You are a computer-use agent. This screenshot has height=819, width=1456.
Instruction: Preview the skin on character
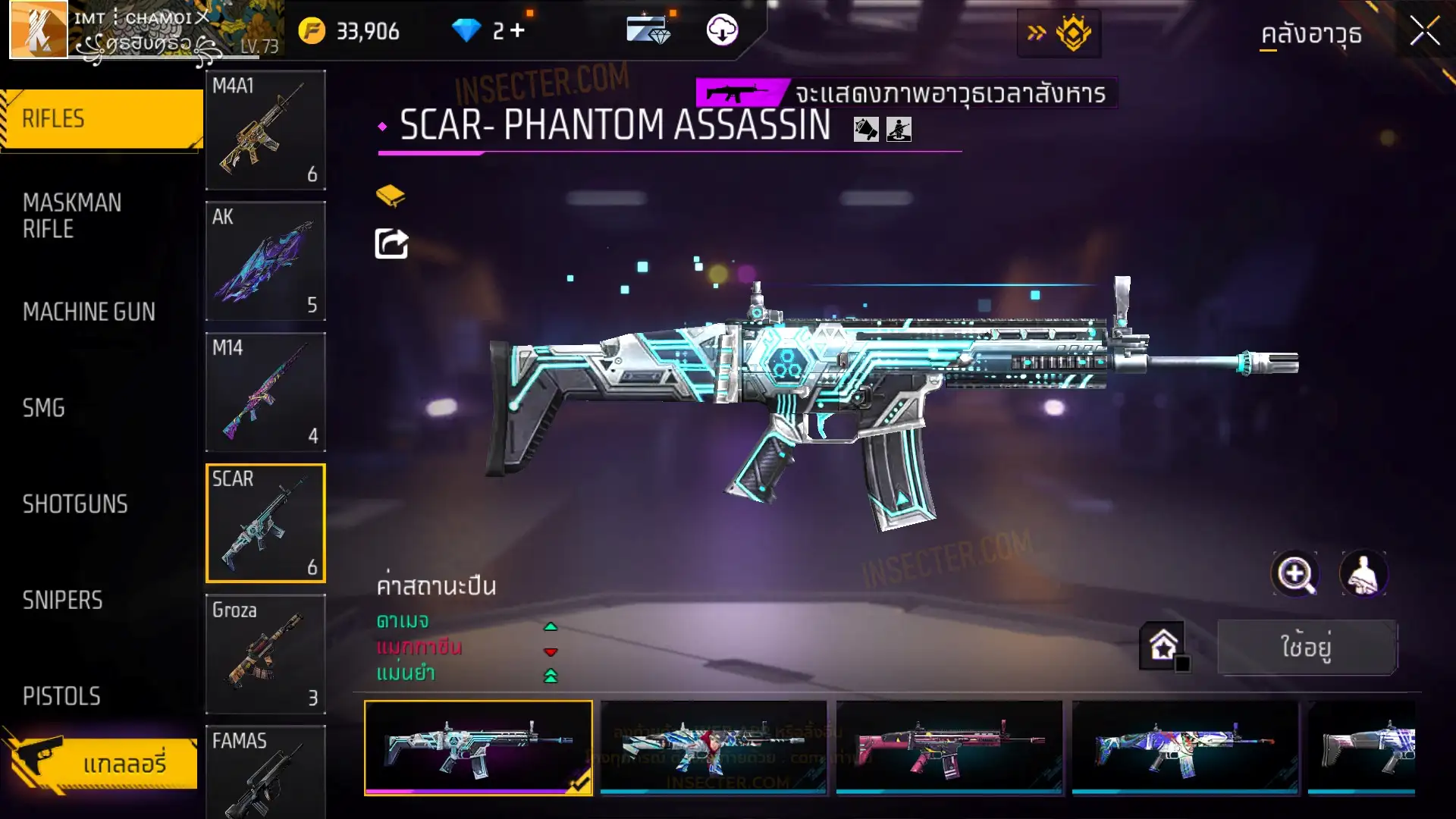point(1363,574)
